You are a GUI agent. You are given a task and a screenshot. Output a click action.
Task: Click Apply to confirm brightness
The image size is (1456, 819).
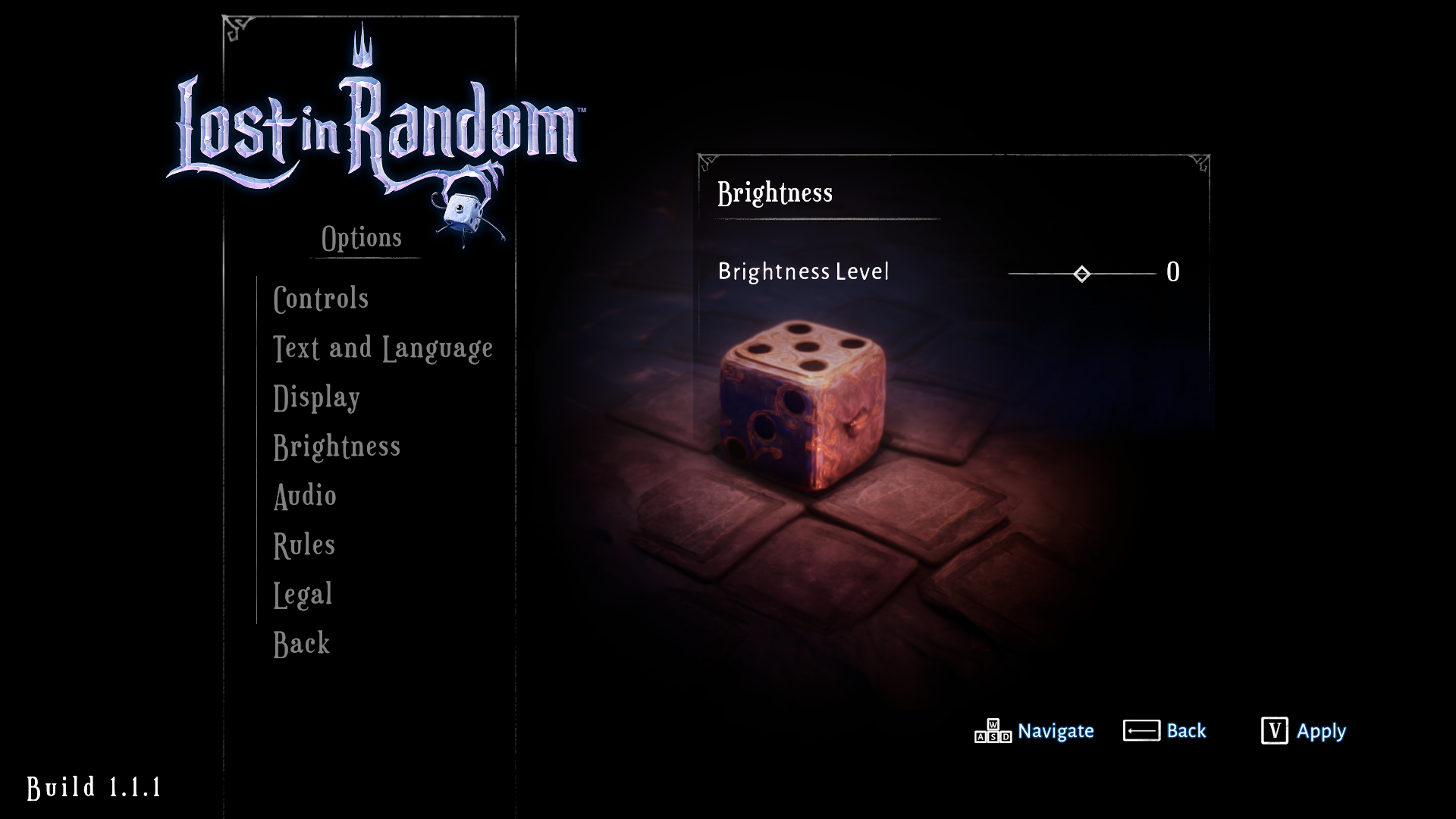[1322, 731]
